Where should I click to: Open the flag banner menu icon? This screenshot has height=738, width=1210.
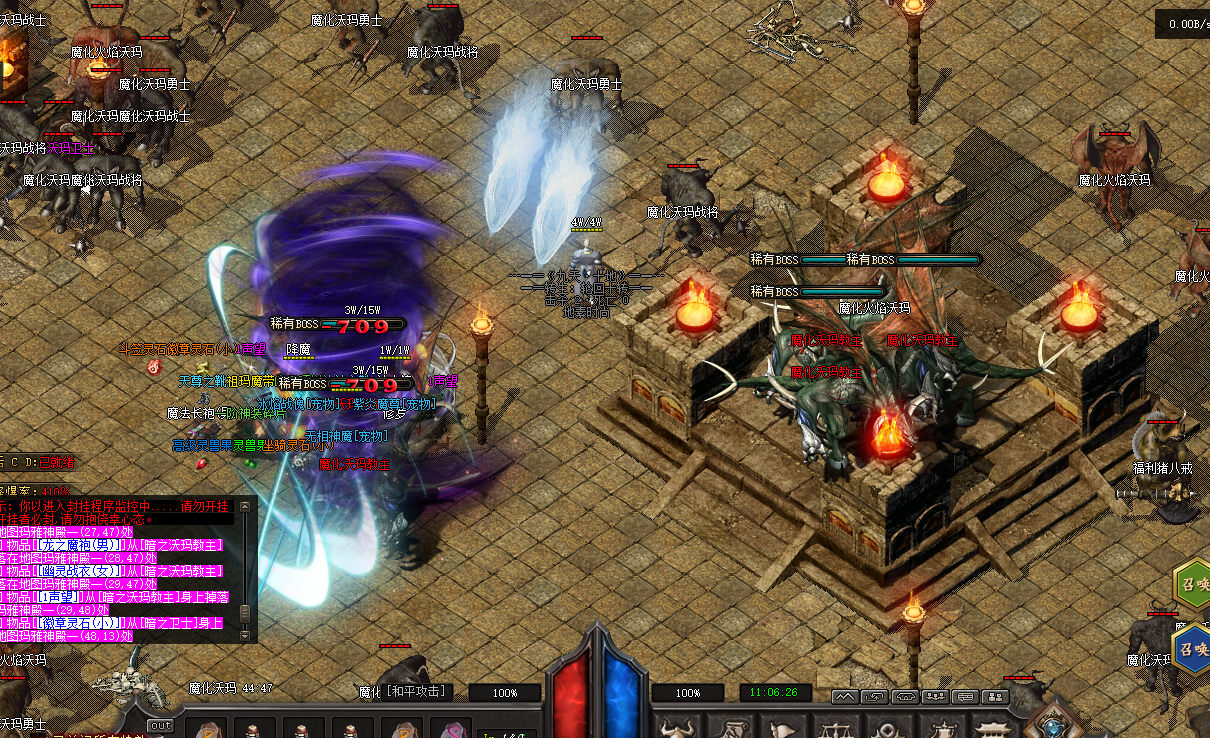point(784,728)
